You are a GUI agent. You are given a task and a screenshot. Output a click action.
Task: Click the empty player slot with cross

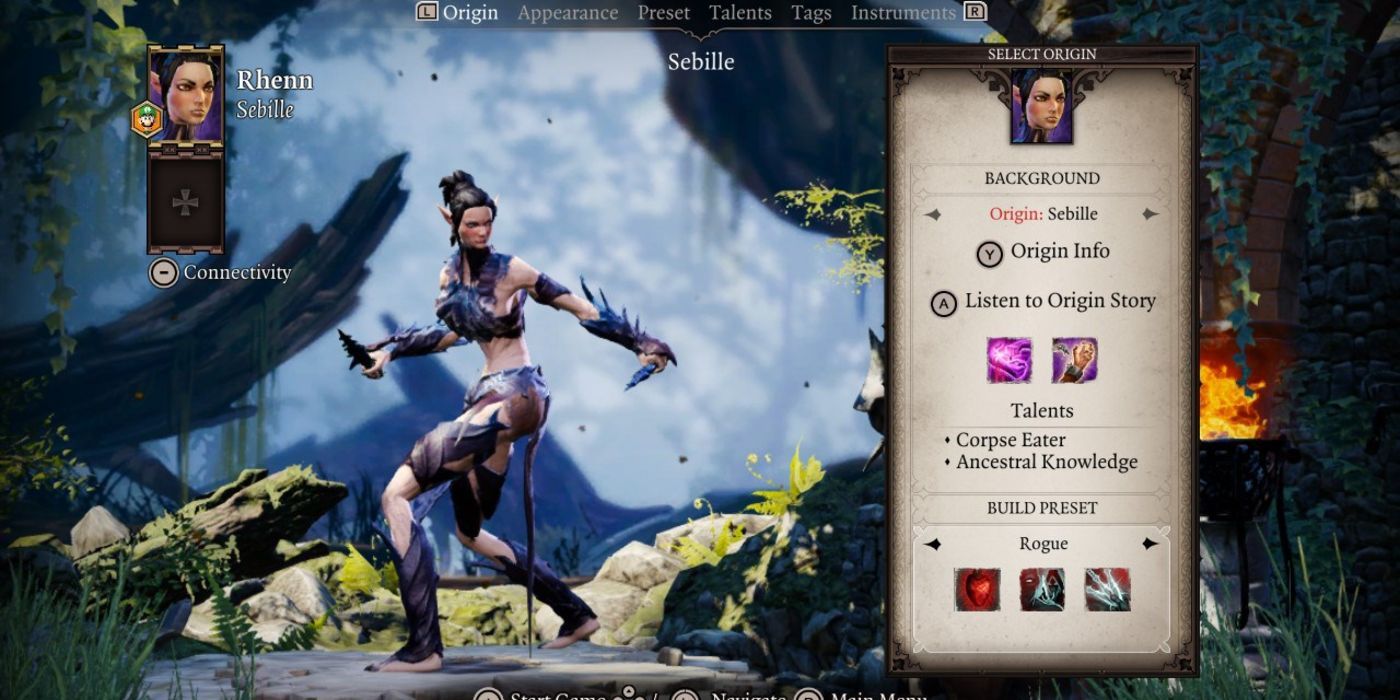tap(186, 203)
